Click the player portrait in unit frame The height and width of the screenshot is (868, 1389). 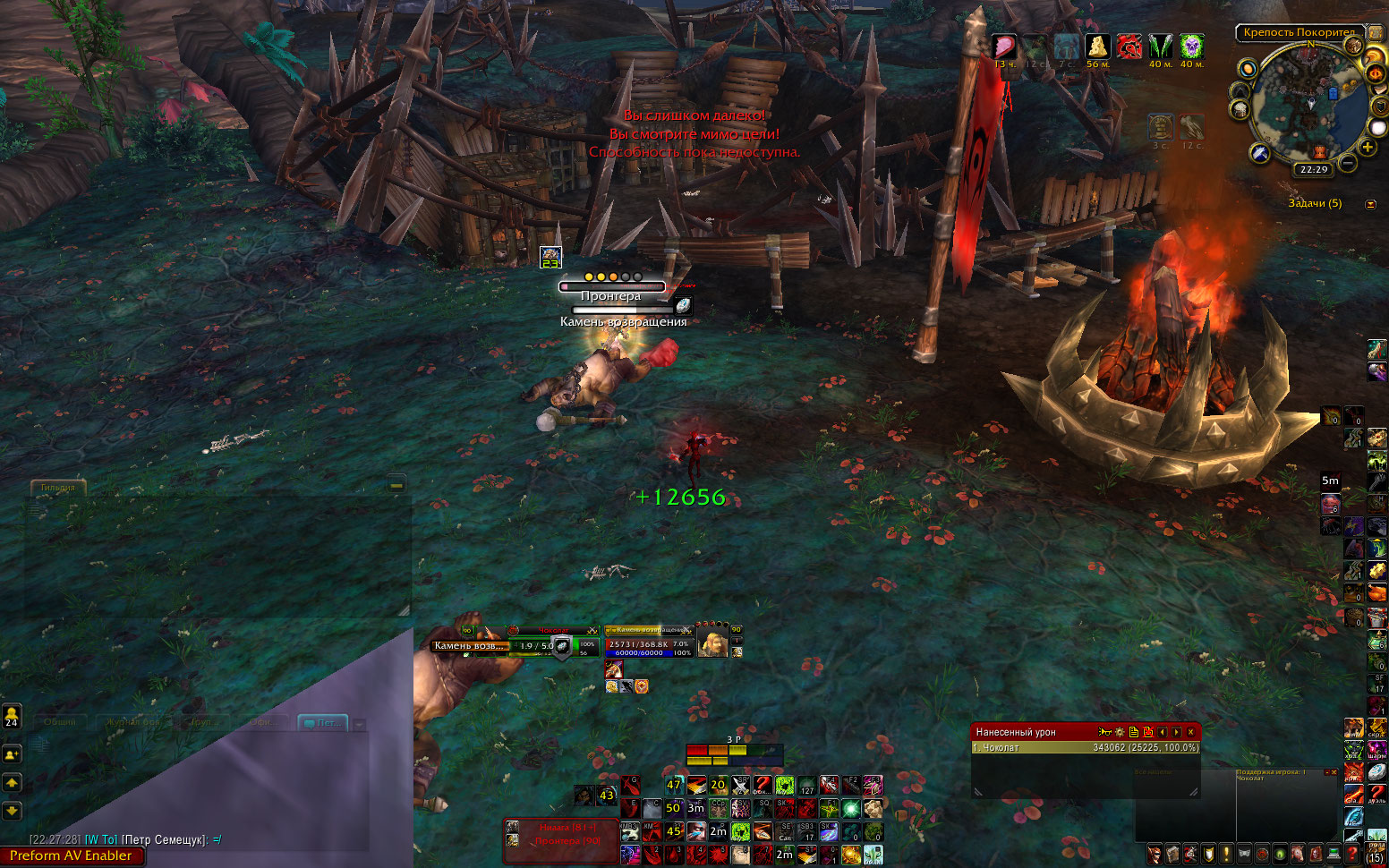pyautogui.click(x=712, y=644)
